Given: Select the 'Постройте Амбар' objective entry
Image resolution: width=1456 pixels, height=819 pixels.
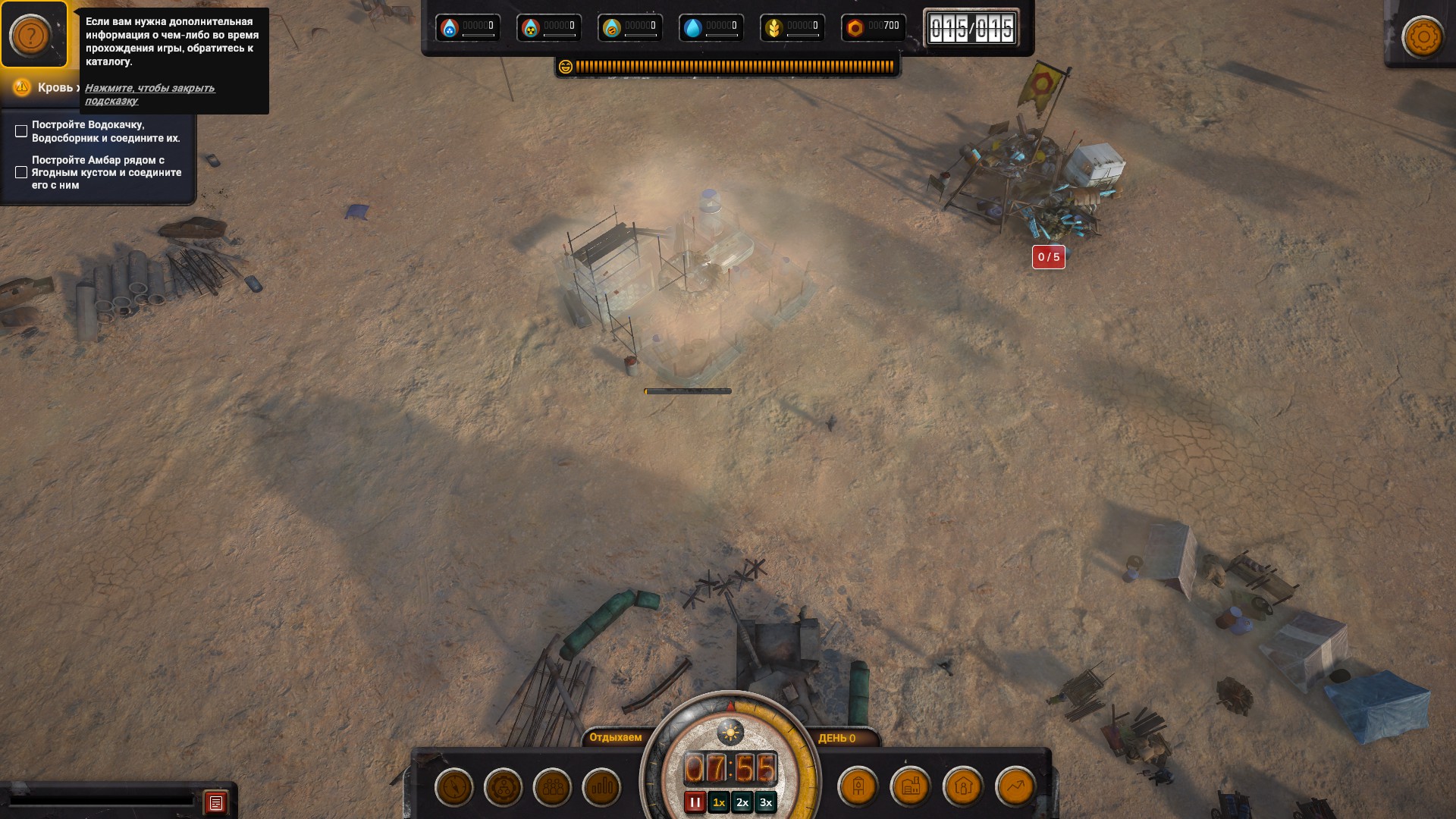Looking at the screenshot, I should pos(105,172).
